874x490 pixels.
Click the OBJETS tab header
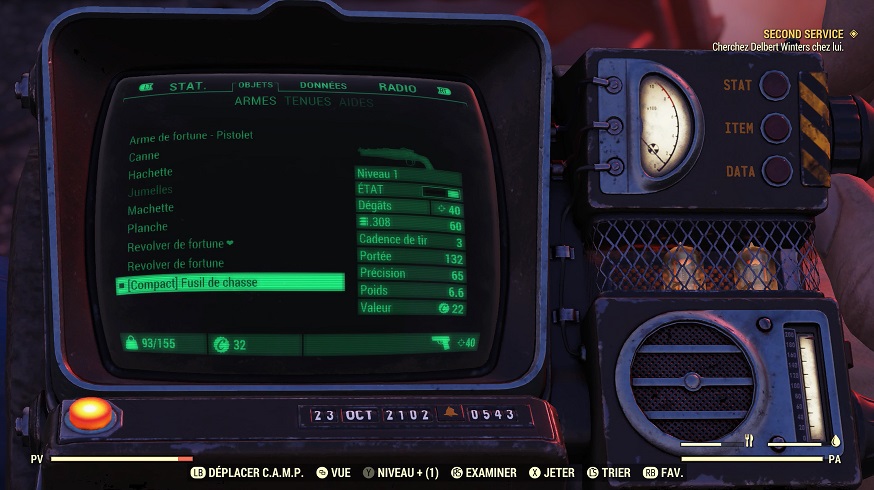click(x=256, y=87)
